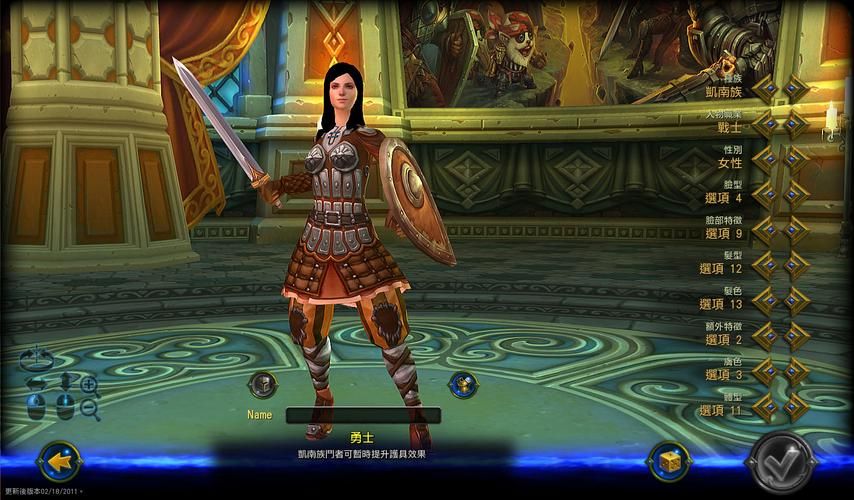Change hair color with 髮色 right arrow
Screen dimensions: 854x500
click(x=796, y=301)
